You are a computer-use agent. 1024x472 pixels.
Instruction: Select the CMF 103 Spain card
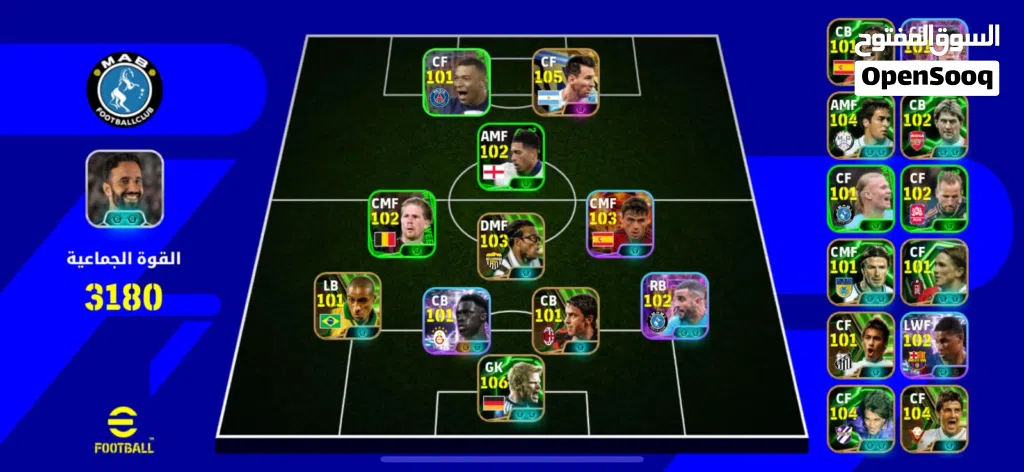click(620, 223)
